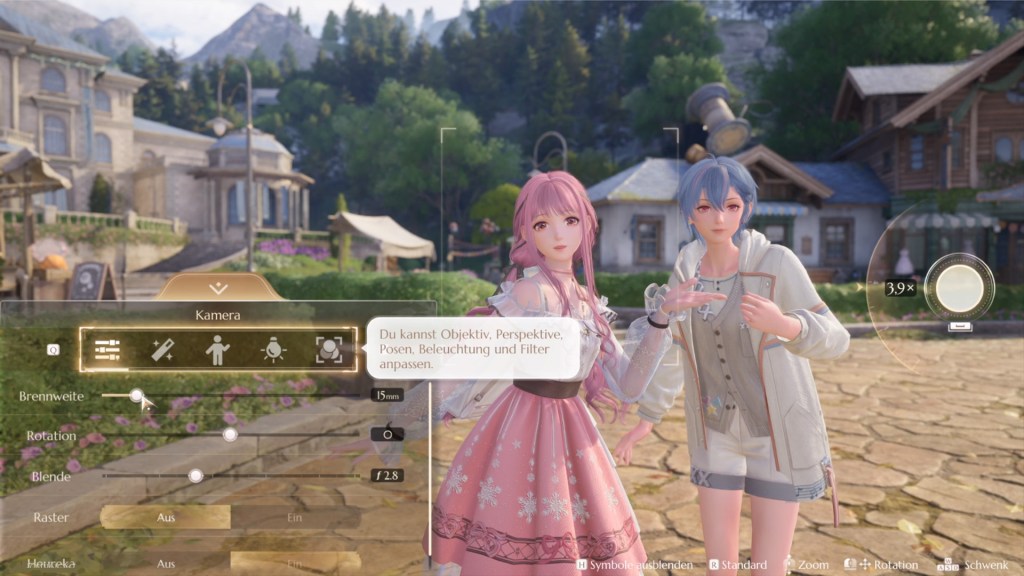The image size is (1024, 576).
Task: Set Heureka to Aus
Action: (166, 563)
